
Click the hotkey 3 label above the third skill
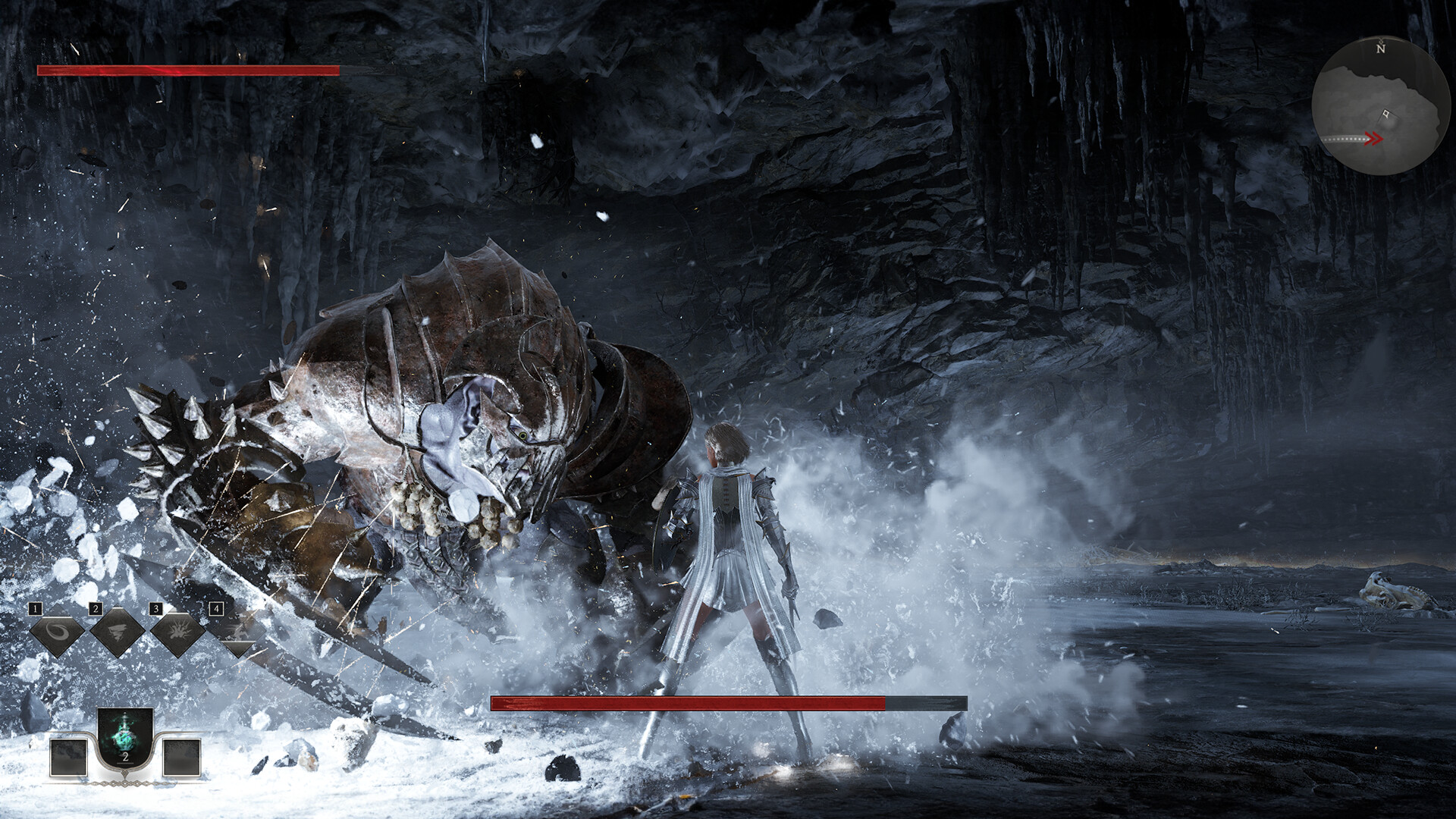(x=156, y=608)
